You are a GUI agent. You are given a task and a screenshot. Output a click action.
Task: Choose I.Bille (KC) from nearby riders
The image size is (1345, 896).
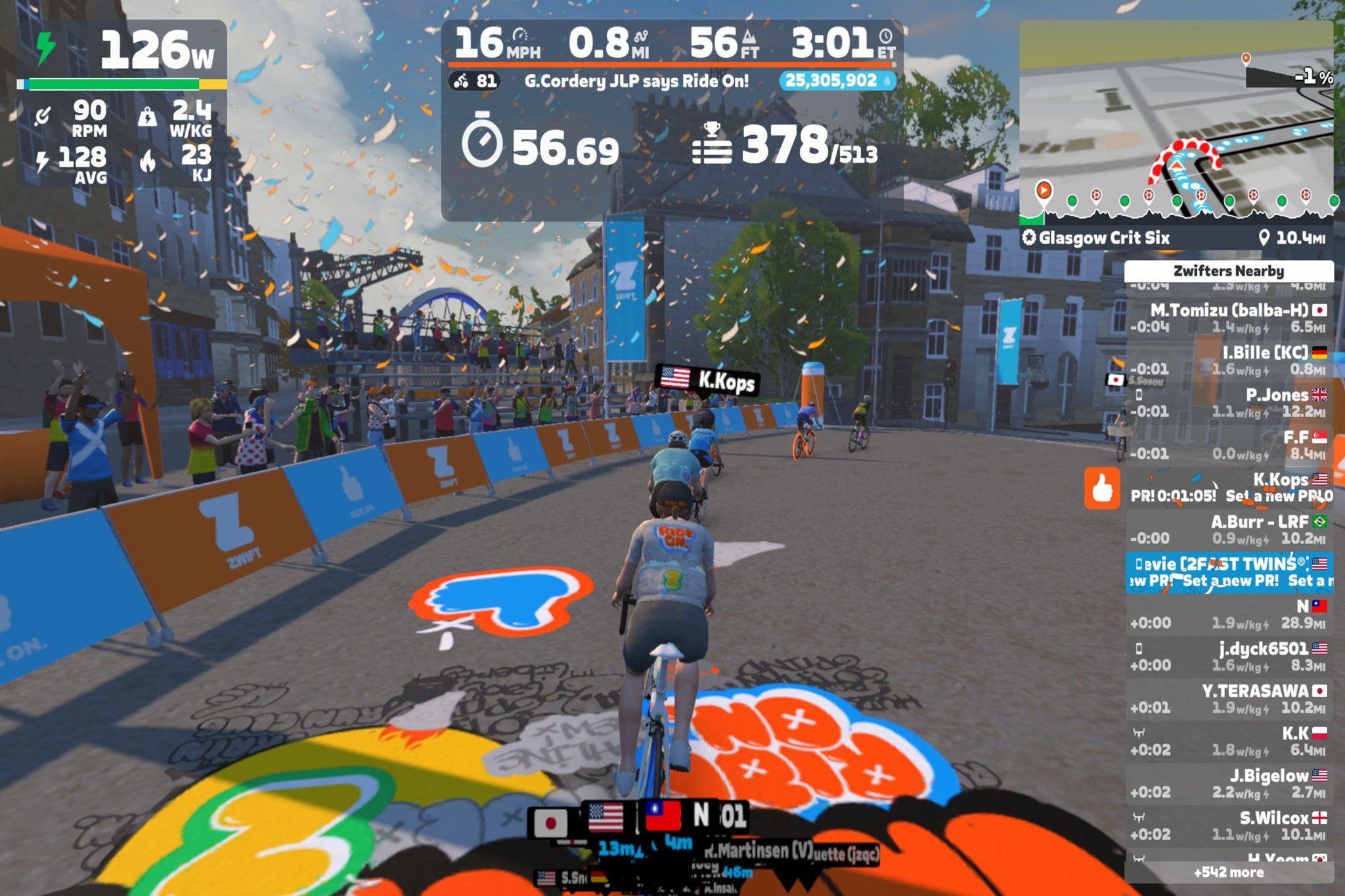coord(1228,360)
